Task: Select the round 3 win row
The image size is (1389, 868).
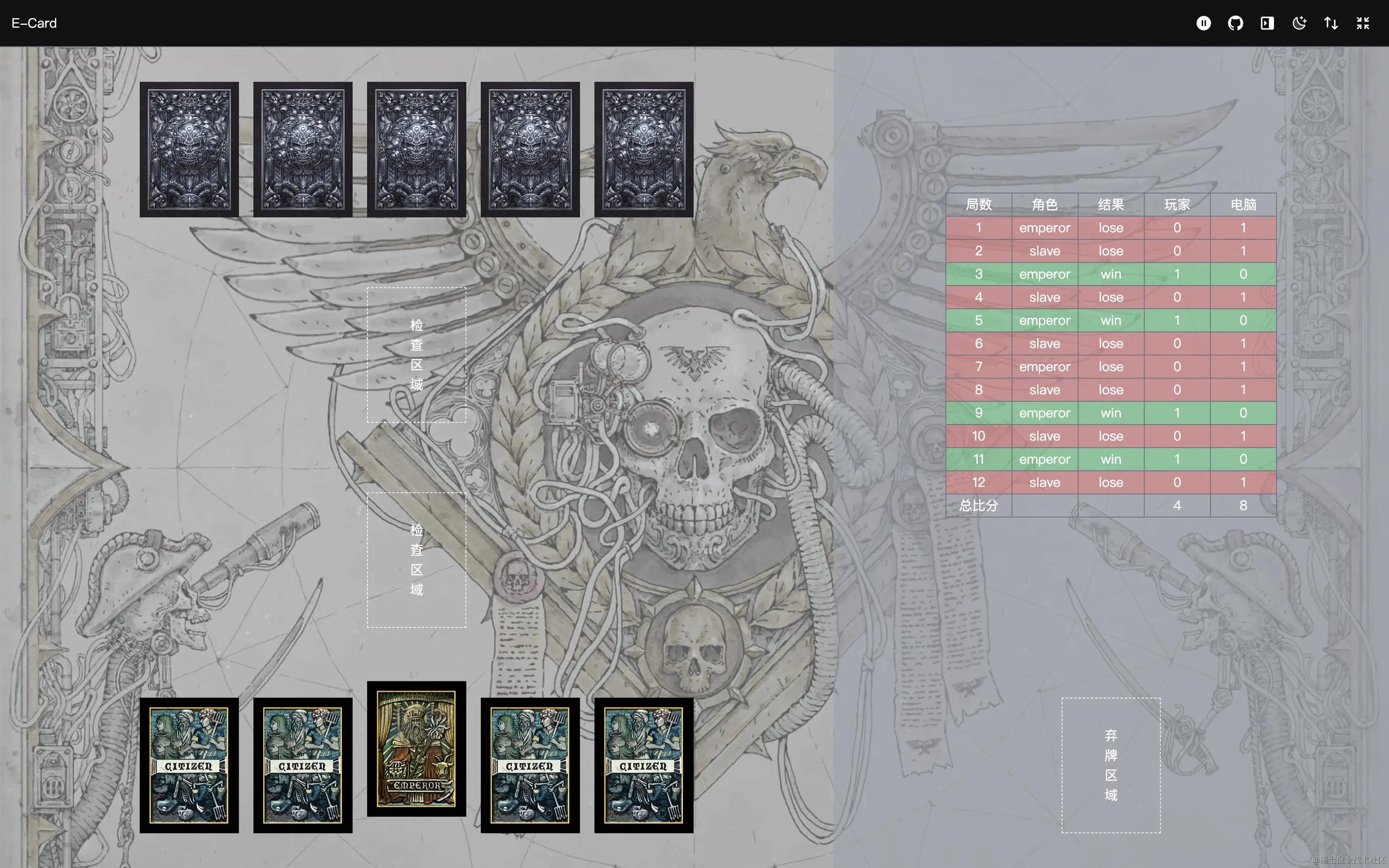Action: tap(1111, 274)
